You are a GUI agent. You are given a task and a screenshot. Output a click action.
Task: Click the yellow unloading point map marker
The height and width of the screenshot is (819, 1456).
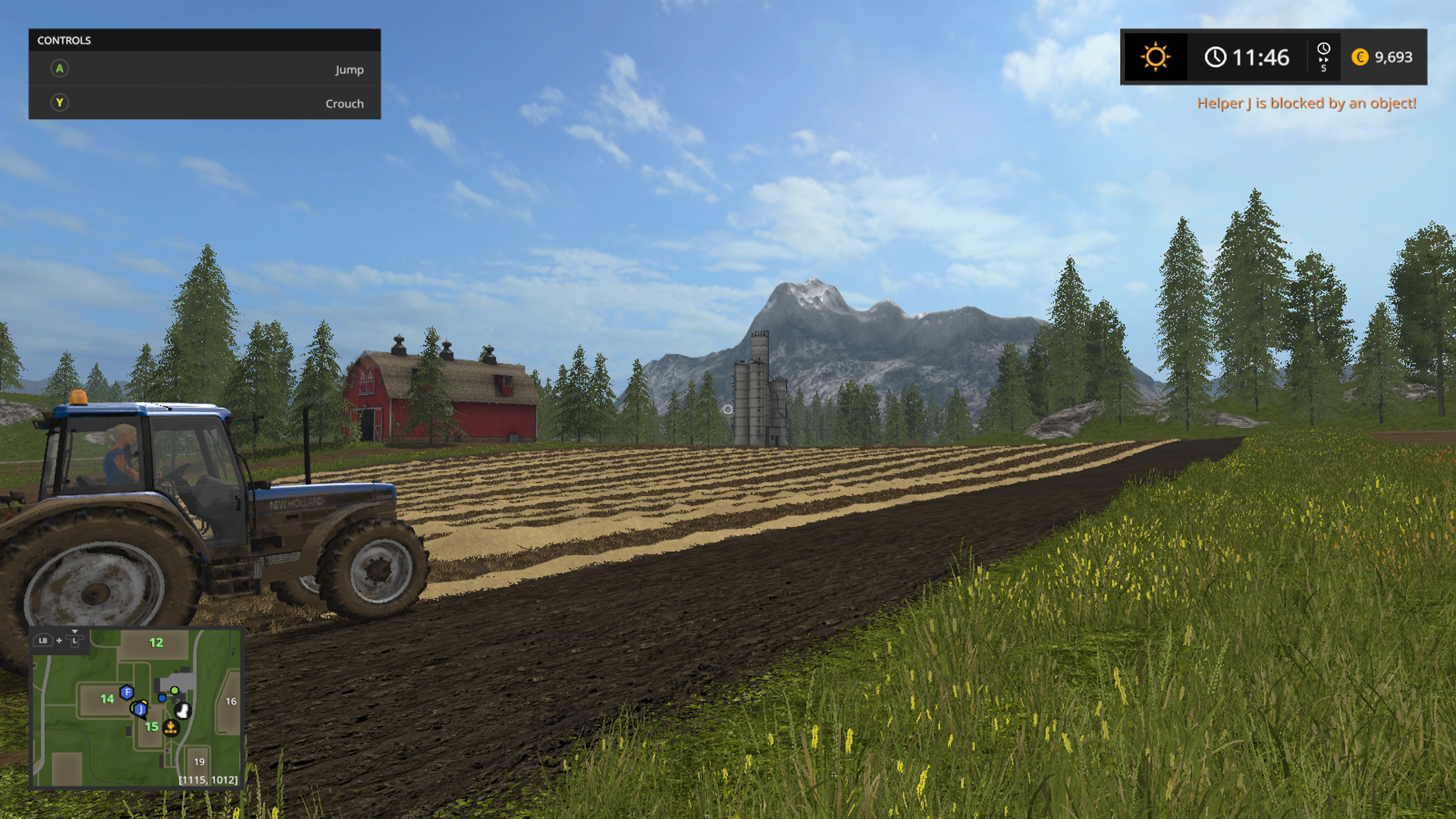[x=171, y=728]
